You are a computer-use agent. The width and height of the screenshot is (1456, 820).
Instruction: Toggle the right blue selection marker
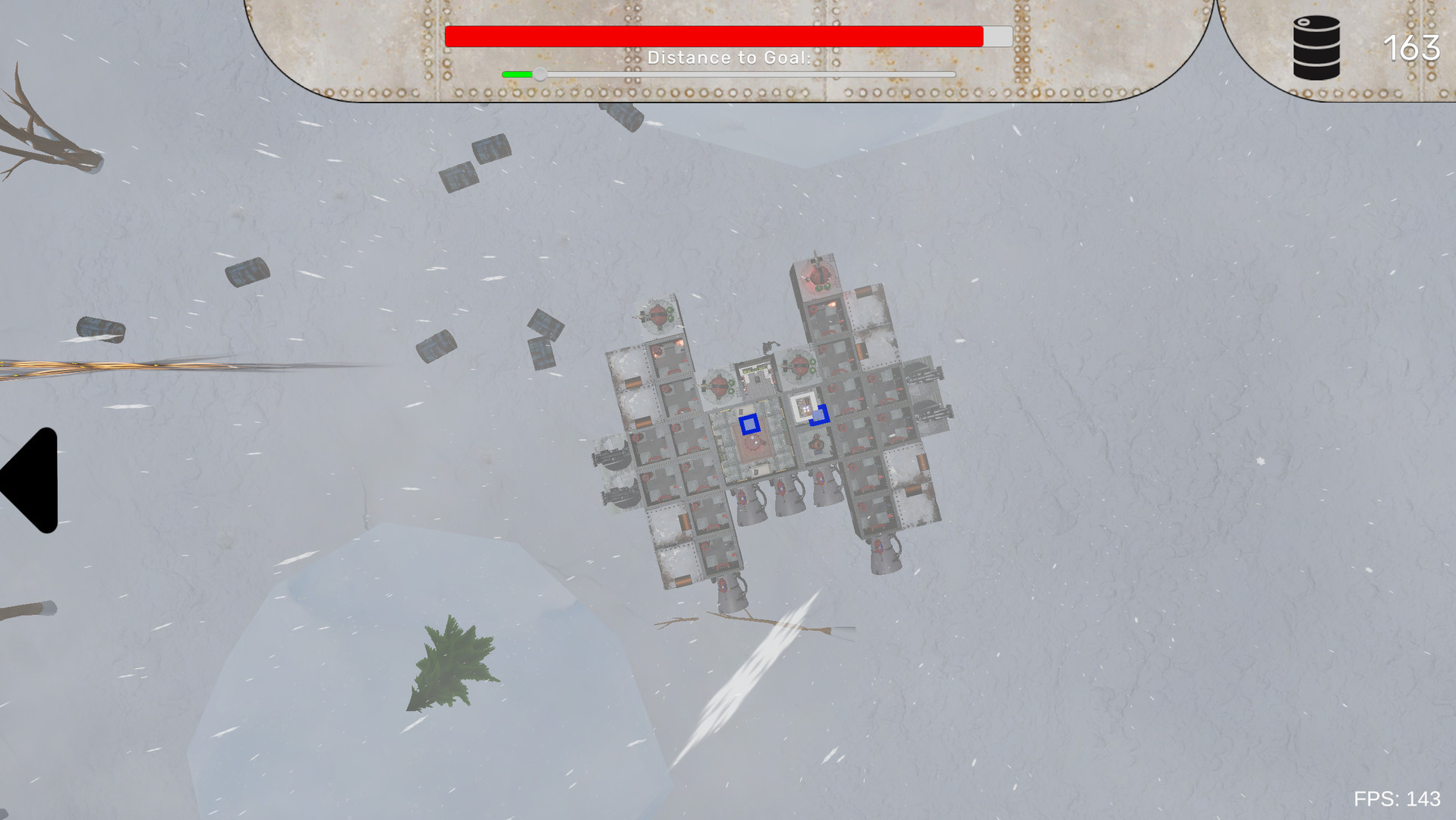820,416
